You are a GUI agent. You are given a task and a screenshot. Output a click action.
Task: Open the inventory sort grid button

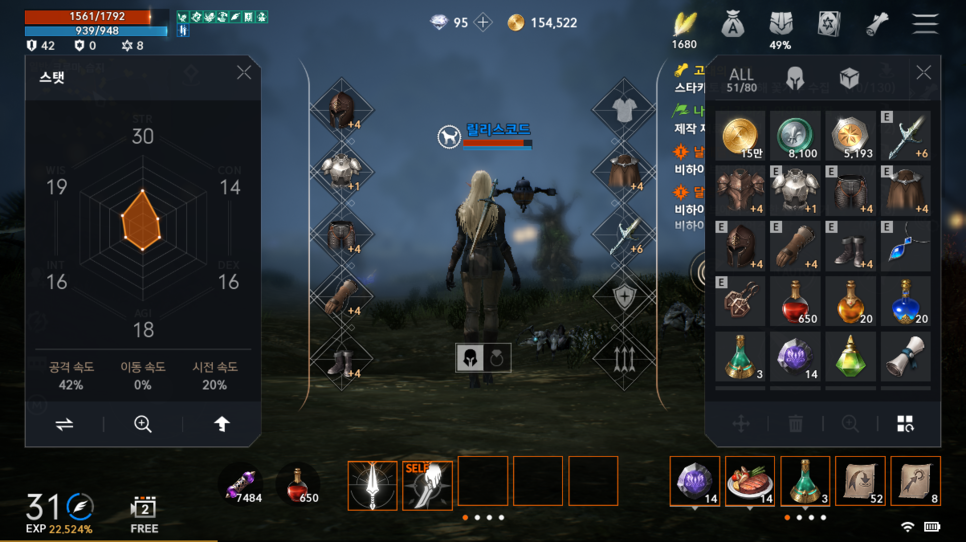[x=905, y=424]
